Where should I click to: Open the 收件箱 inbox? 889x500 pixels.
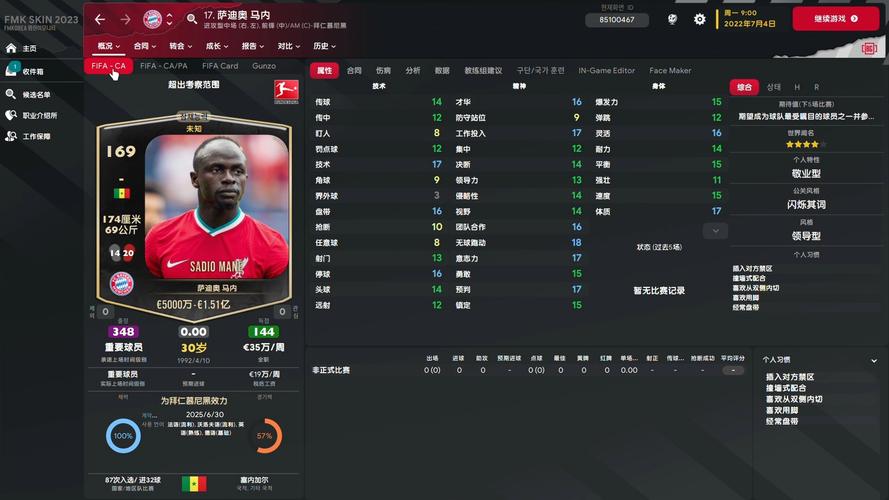33,71
